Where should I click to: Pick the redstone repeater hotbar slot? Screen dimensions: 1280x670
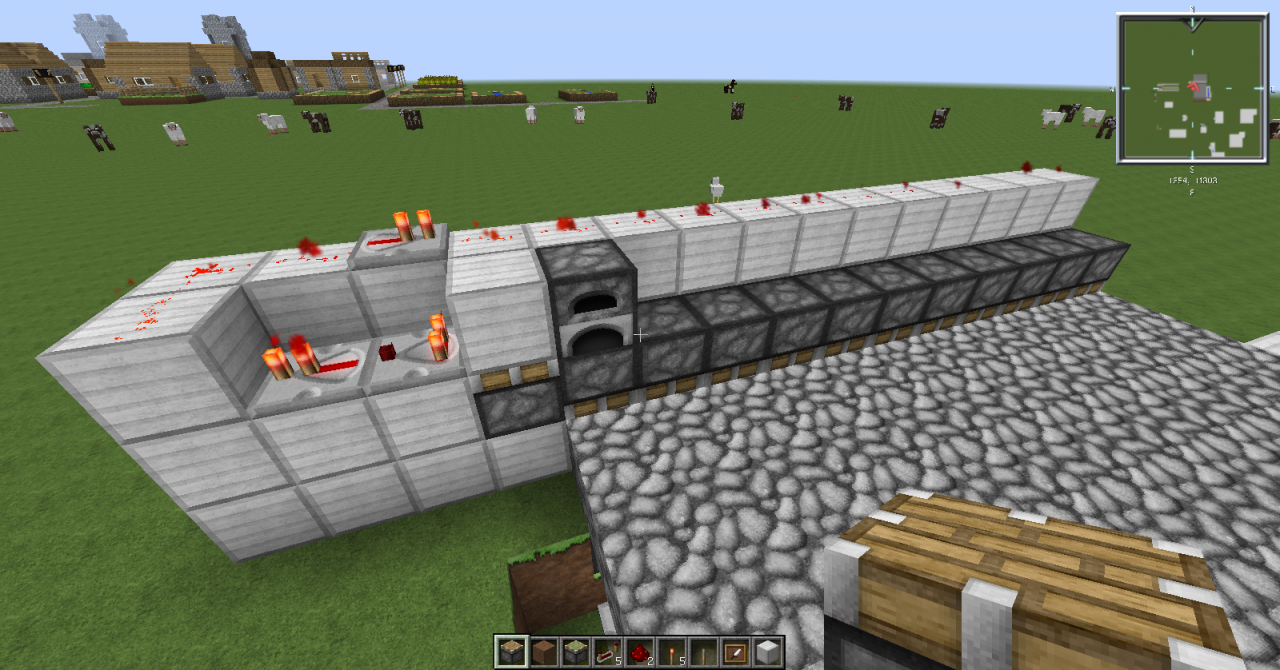pyautogui.click(x=607, y=651)
